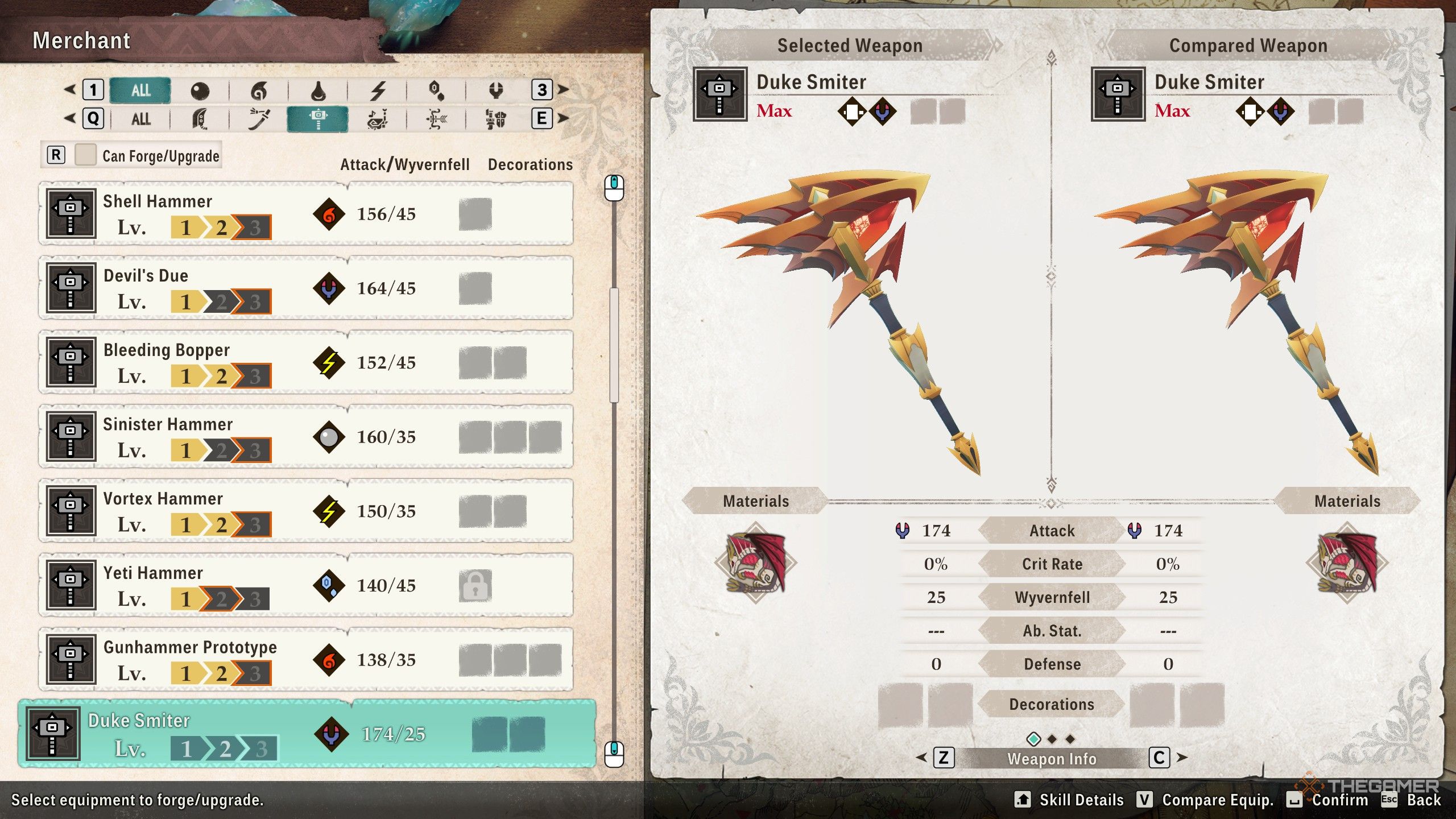Filter by thunder bolt element
Image resolution: width=1456 pixels, height=819 pixels.
(378, 90)
